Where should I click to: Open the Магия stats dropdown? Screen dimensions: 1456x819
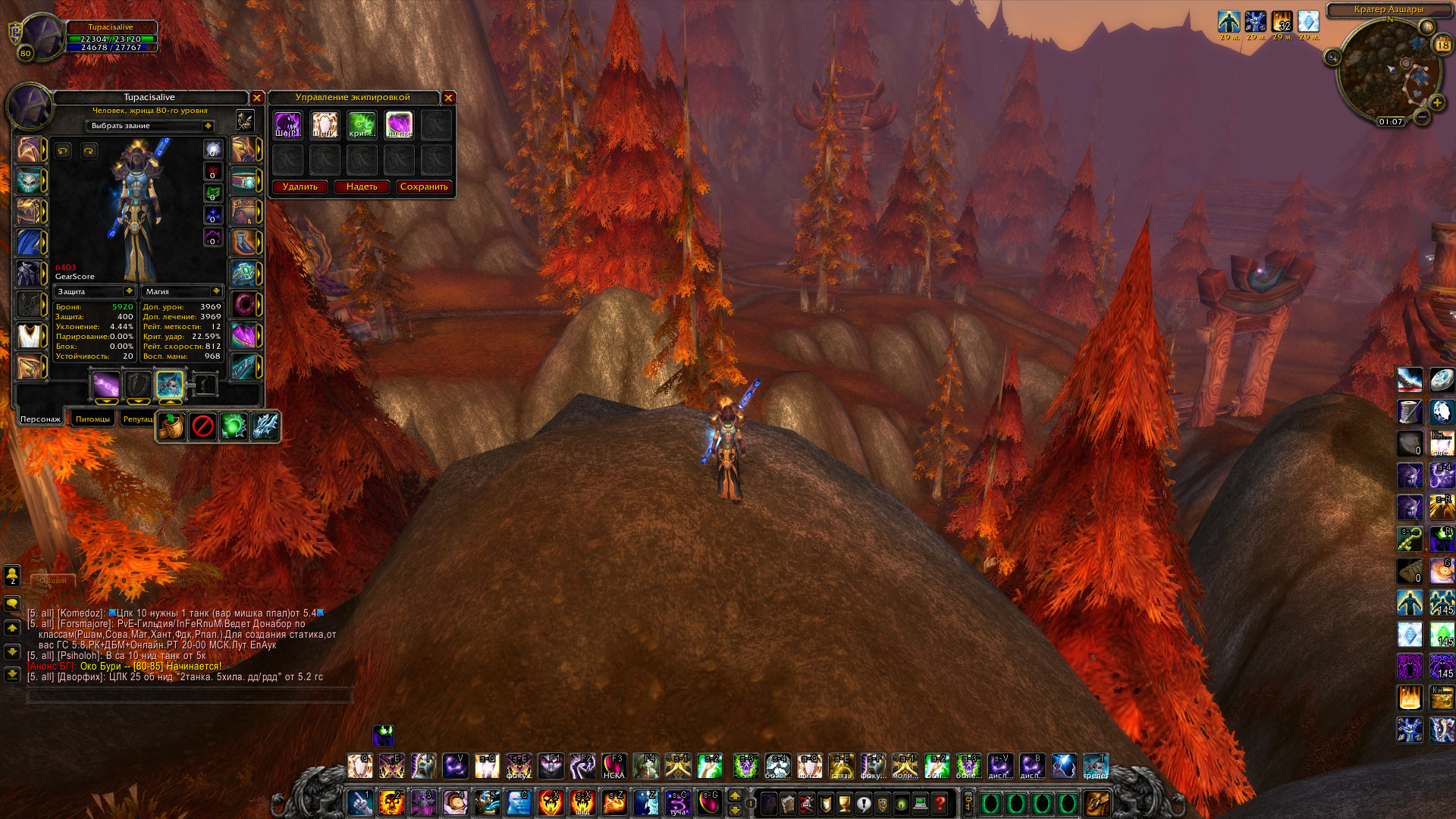[216, 291]
